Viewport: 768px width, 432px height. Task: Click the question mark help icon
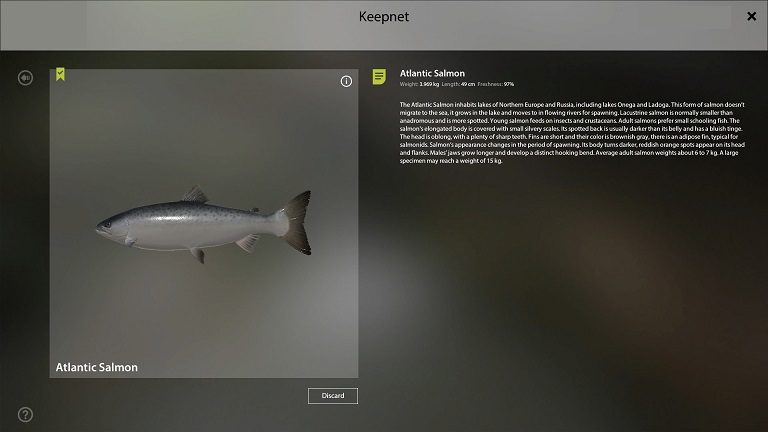26,414
